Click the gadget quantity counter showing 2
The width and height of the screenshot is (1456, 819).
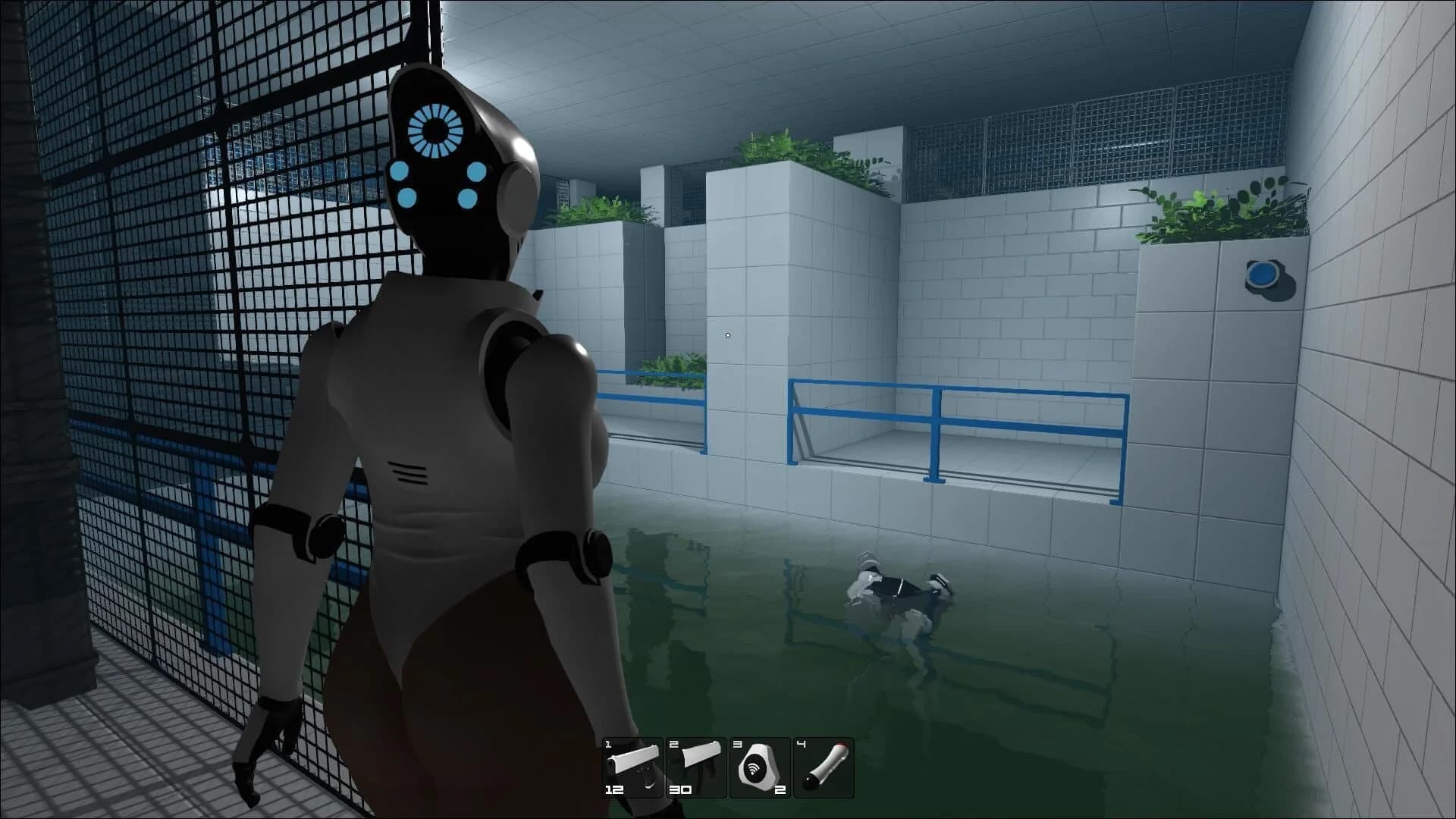780,789
